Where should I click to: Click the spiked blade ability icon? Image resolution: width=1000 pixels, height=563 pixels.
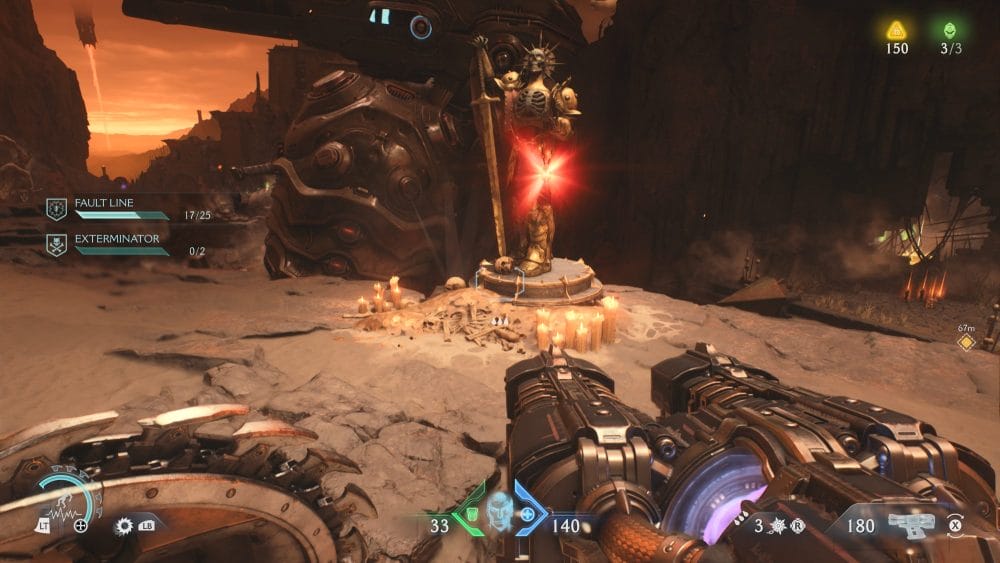(124, 524)
